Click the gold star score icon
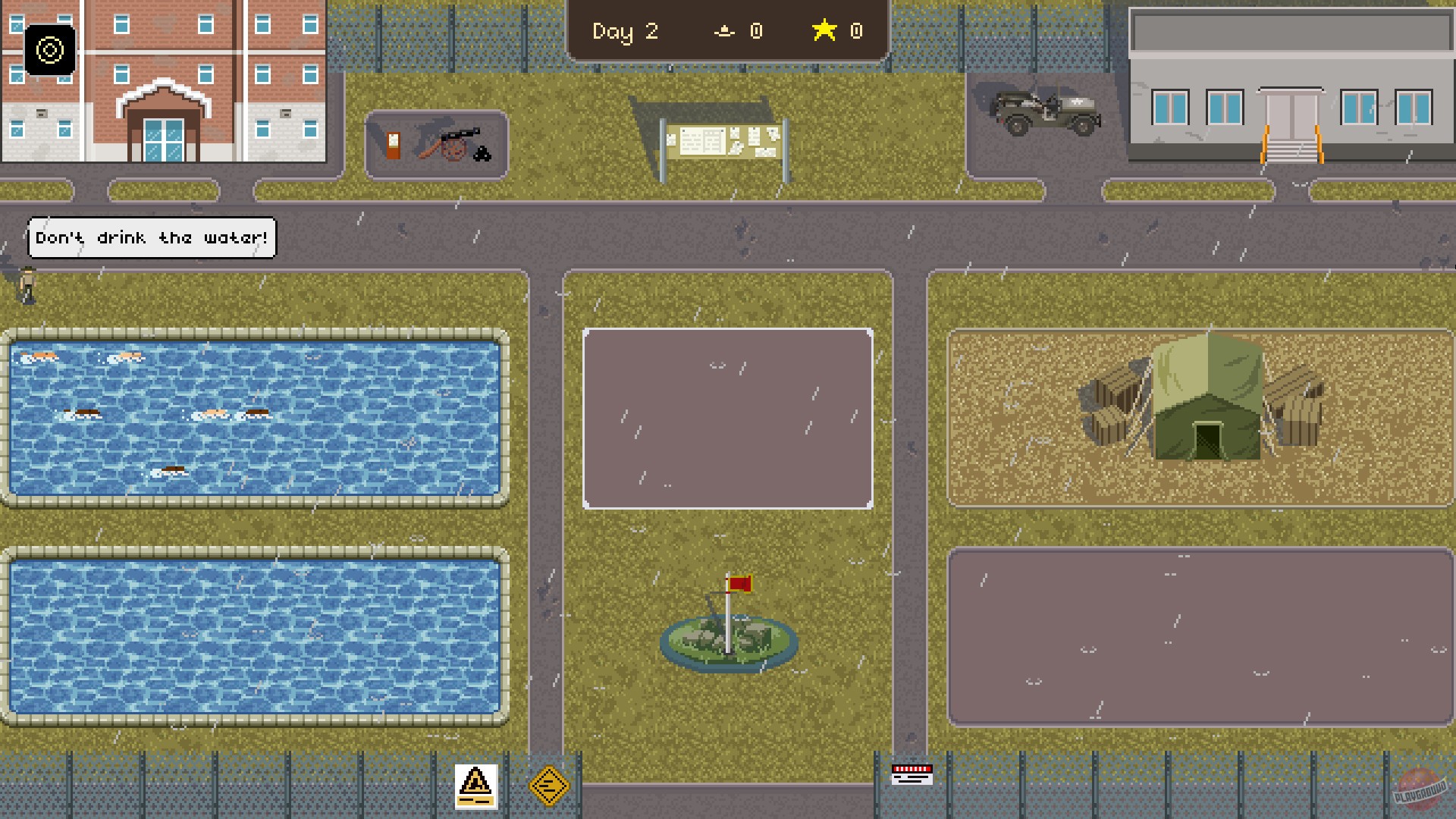 click(824, 31)
